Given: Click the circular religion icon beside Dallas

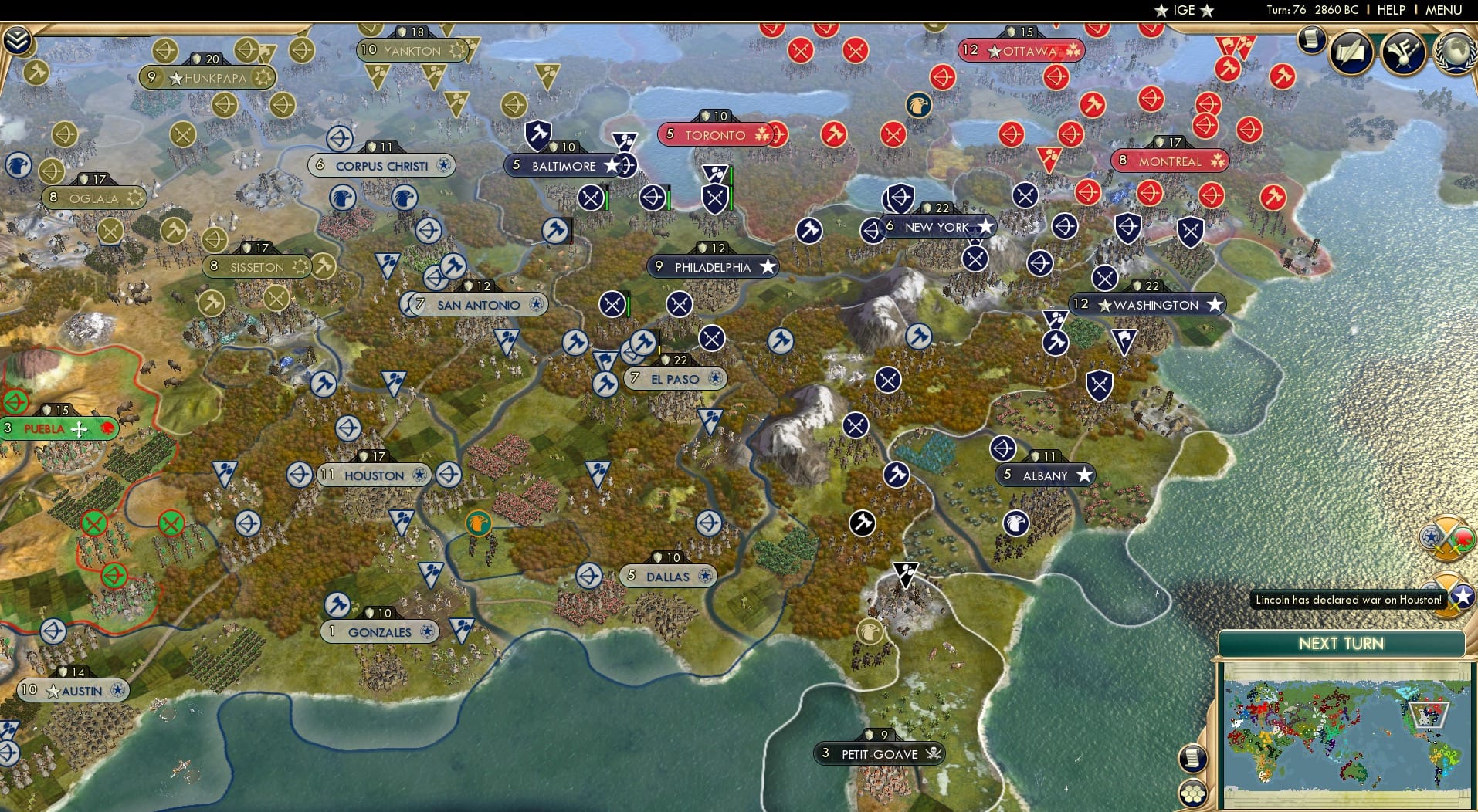Looking at the screenshot, I should coord(703,576).
